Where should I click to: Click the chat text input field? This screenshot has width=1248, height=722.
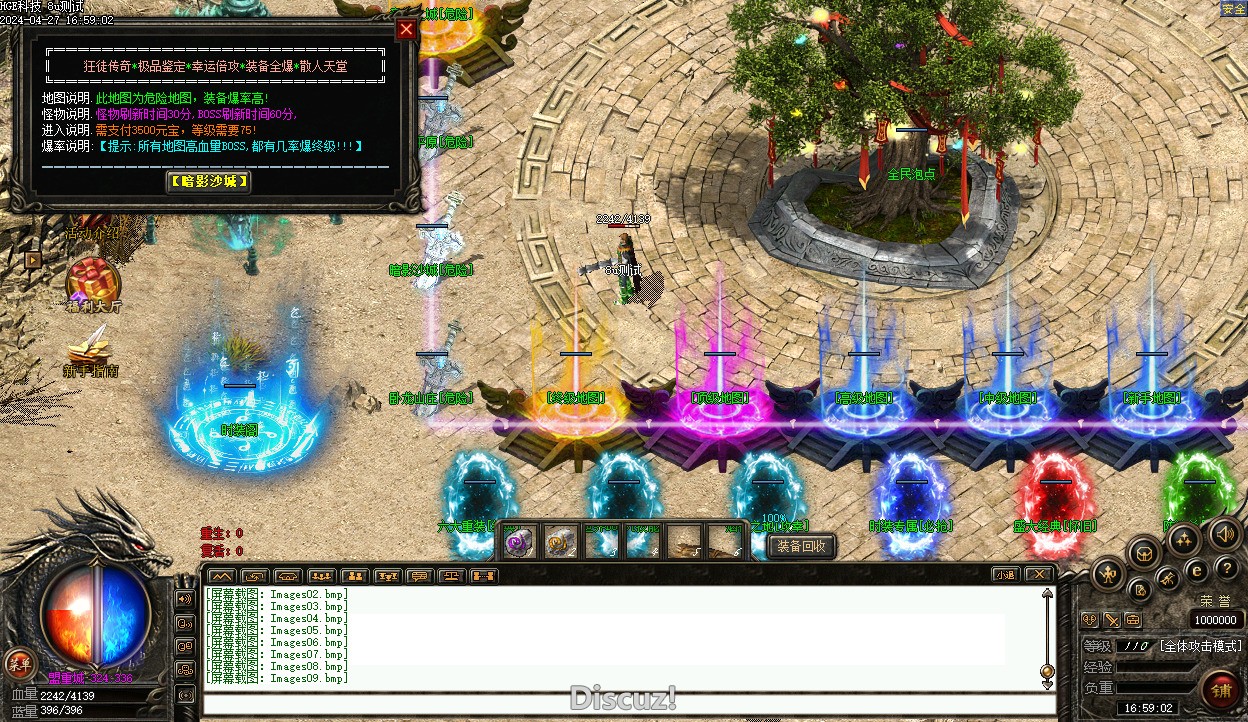point(620,703)
